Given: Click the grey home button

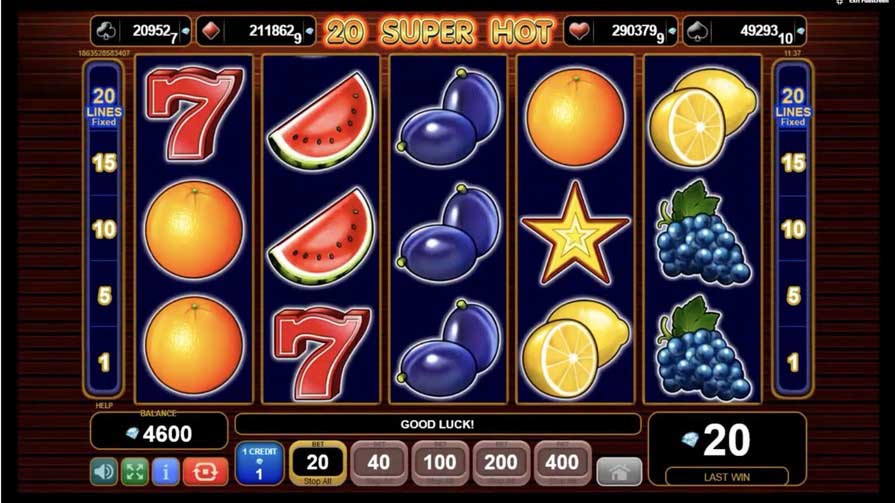Looking at the screenshot, I should click(619, 471).
